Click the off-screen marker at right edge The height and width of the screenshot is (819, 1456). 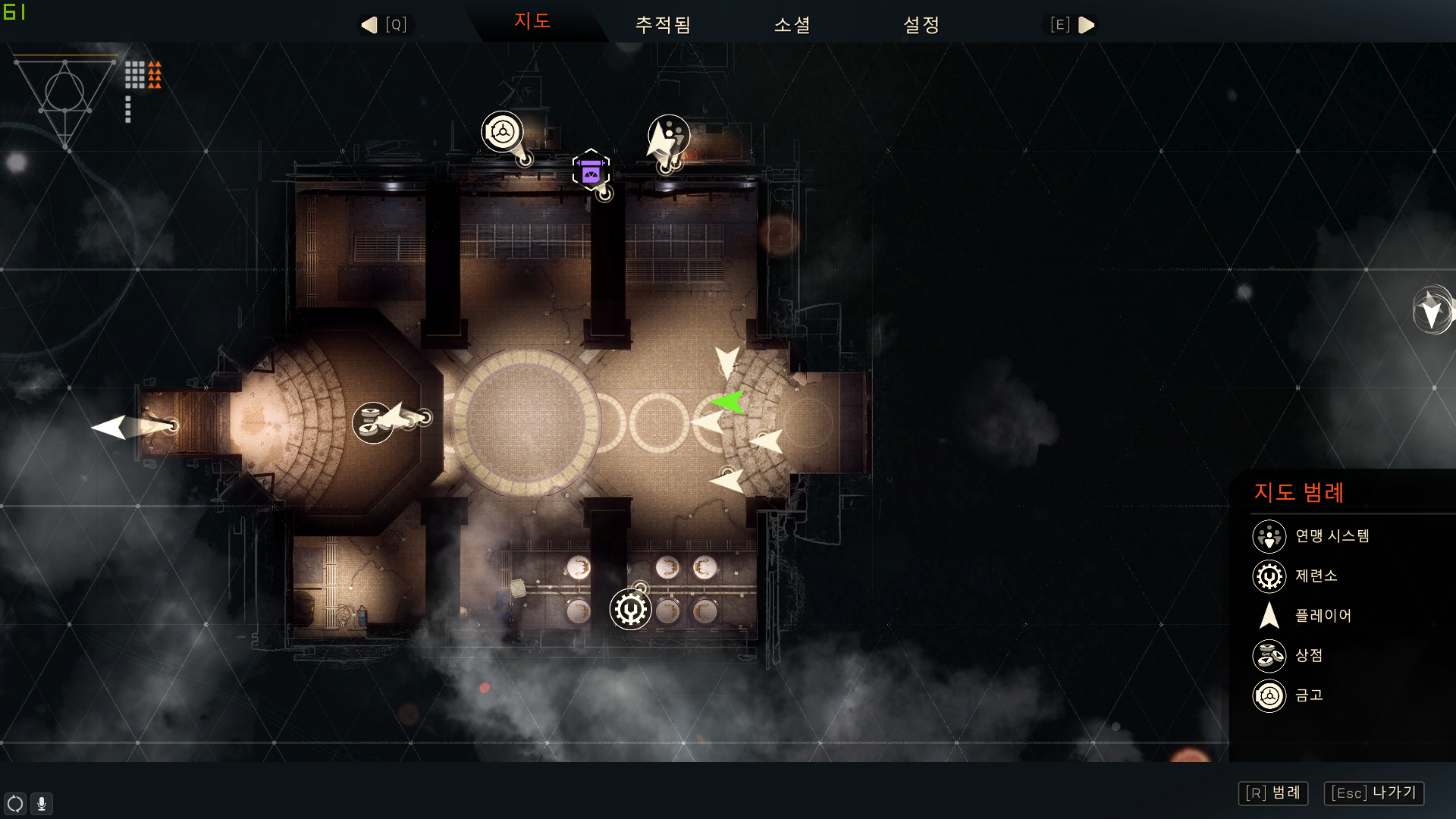1432,310
